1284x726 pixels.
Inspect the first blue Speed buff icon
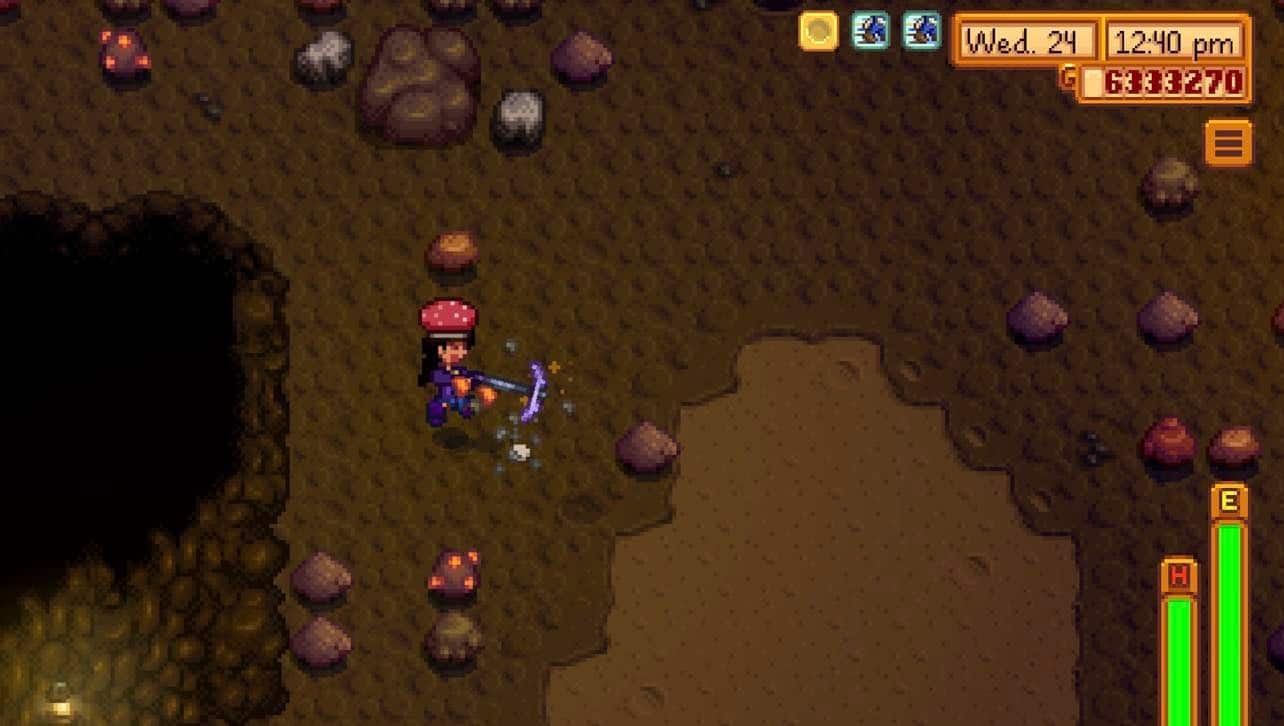(x=869, y=30)
